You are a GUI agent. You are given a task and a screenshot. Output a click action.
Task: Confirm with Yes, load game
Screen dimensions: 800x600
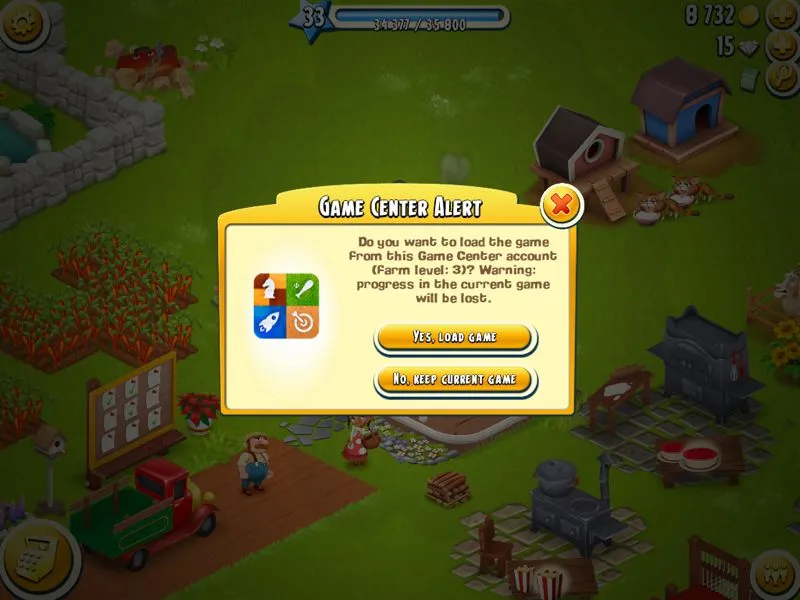455,337
